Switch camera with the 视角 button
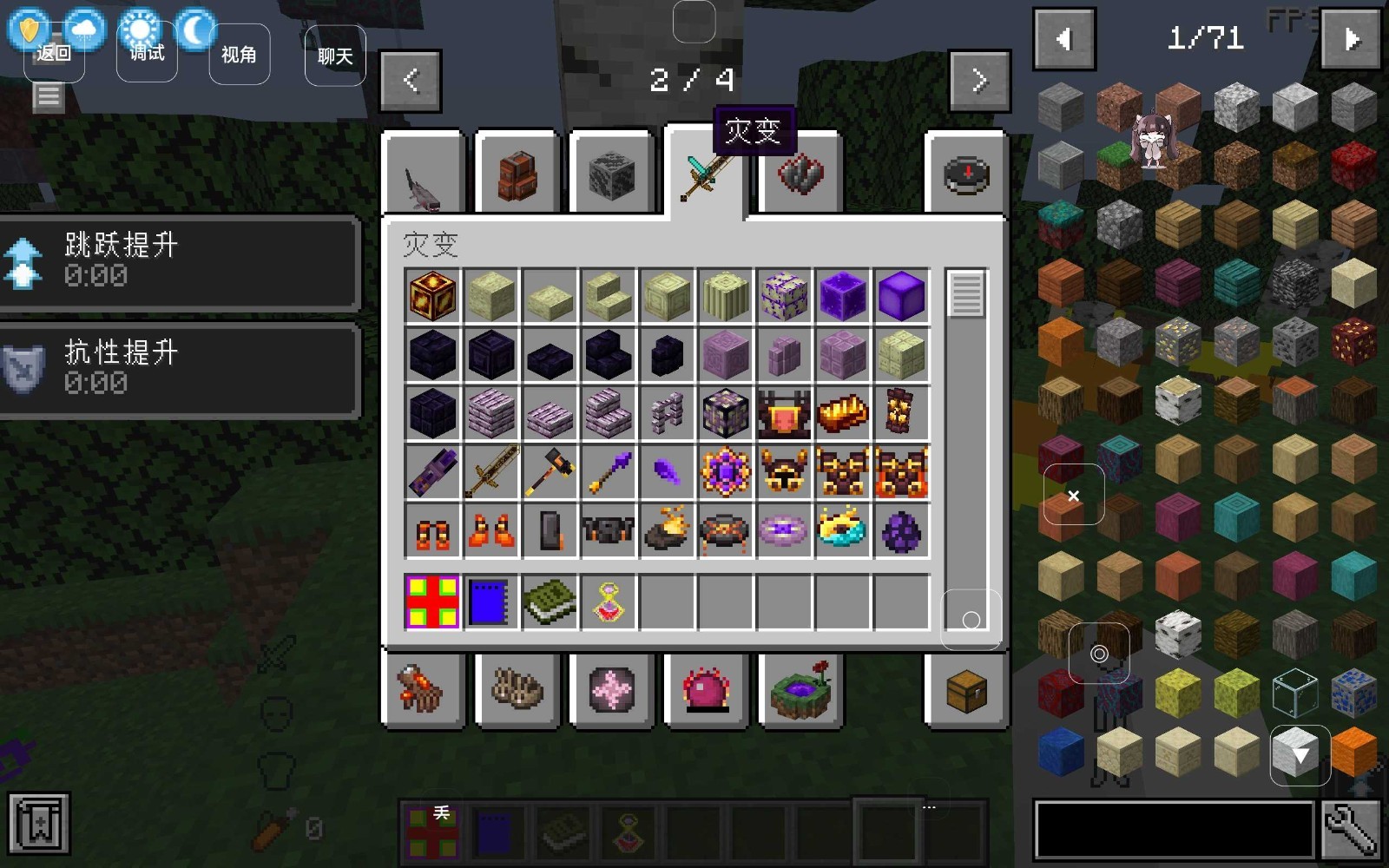 click(239, 55)
